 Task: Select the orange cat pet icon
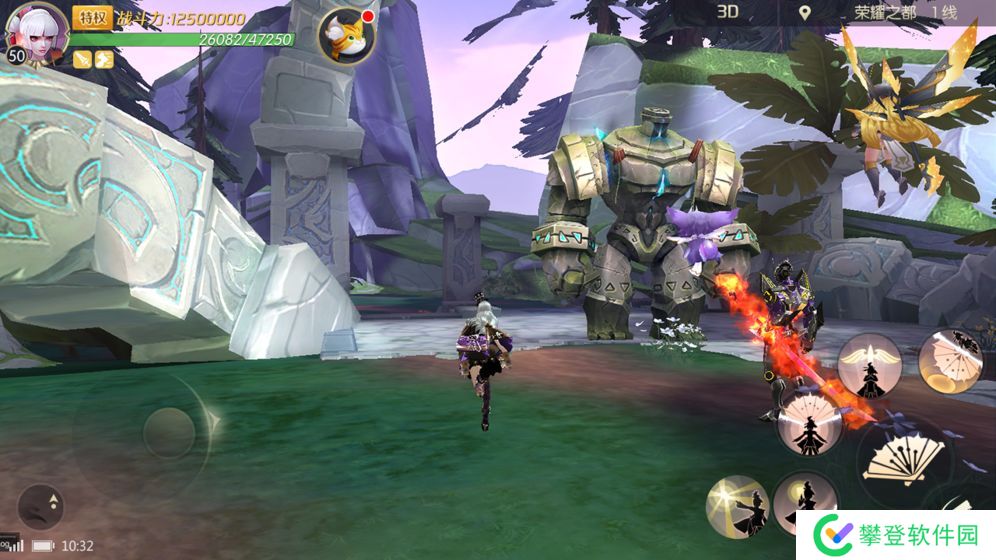[346, 36]
